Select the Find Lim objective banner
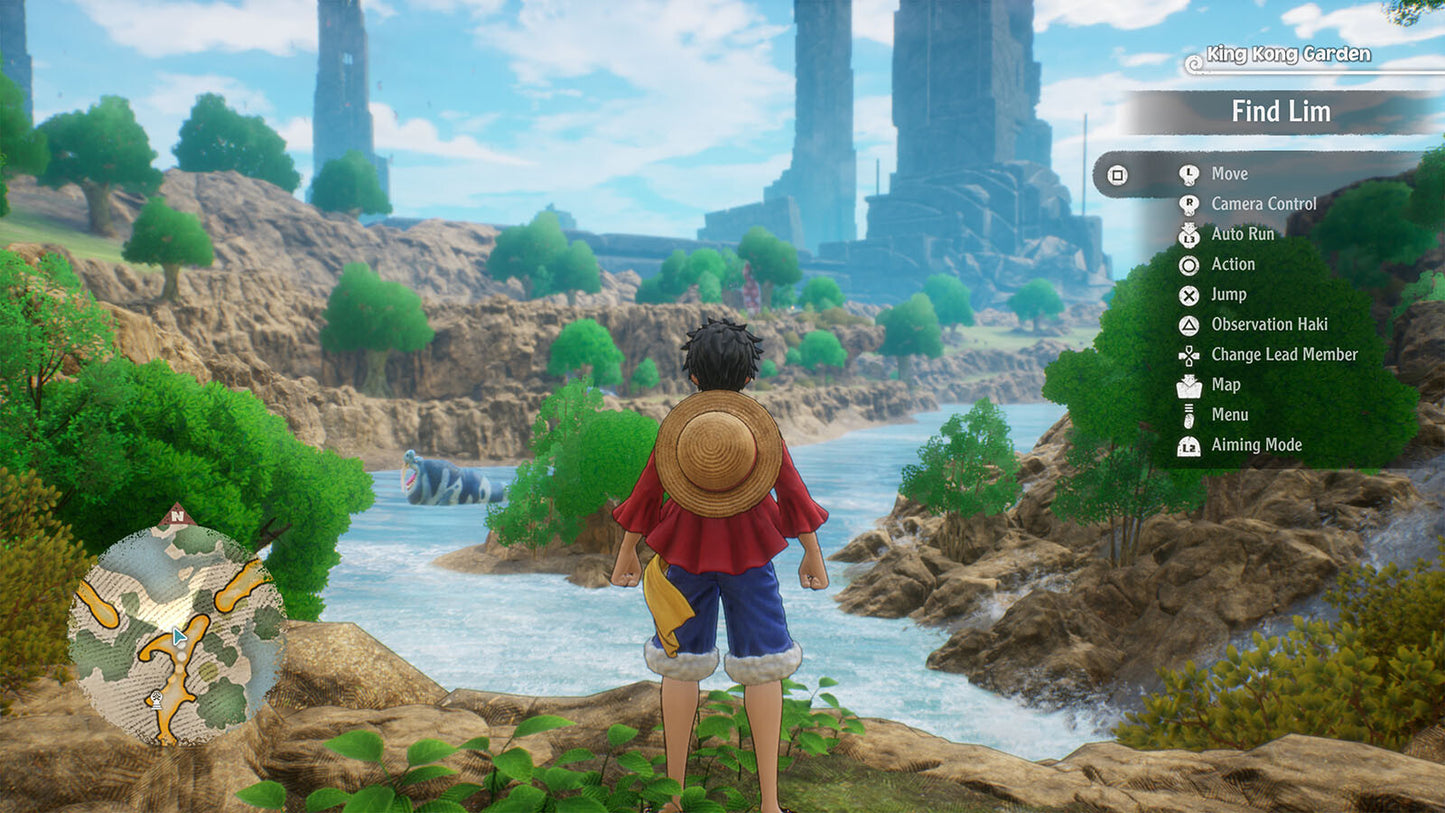 pyautogui.click(x=1282, y=111)
